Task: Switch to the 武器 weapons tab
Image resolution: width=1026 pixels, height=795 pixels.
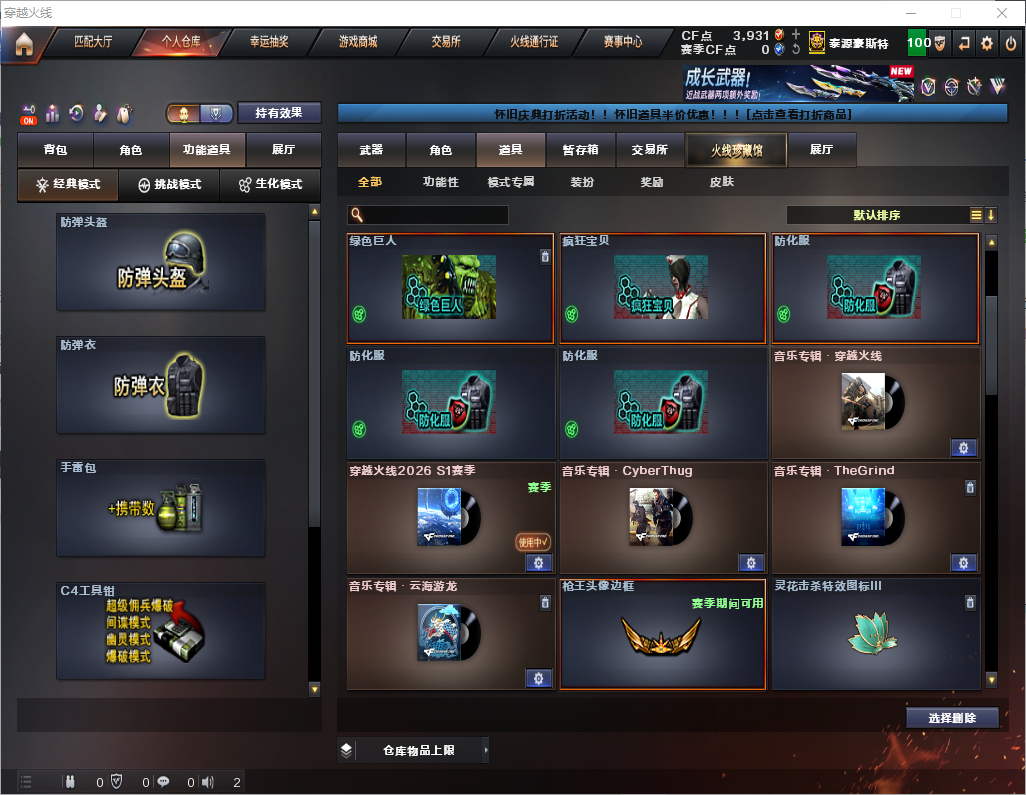Action: [x=371, y=150]
